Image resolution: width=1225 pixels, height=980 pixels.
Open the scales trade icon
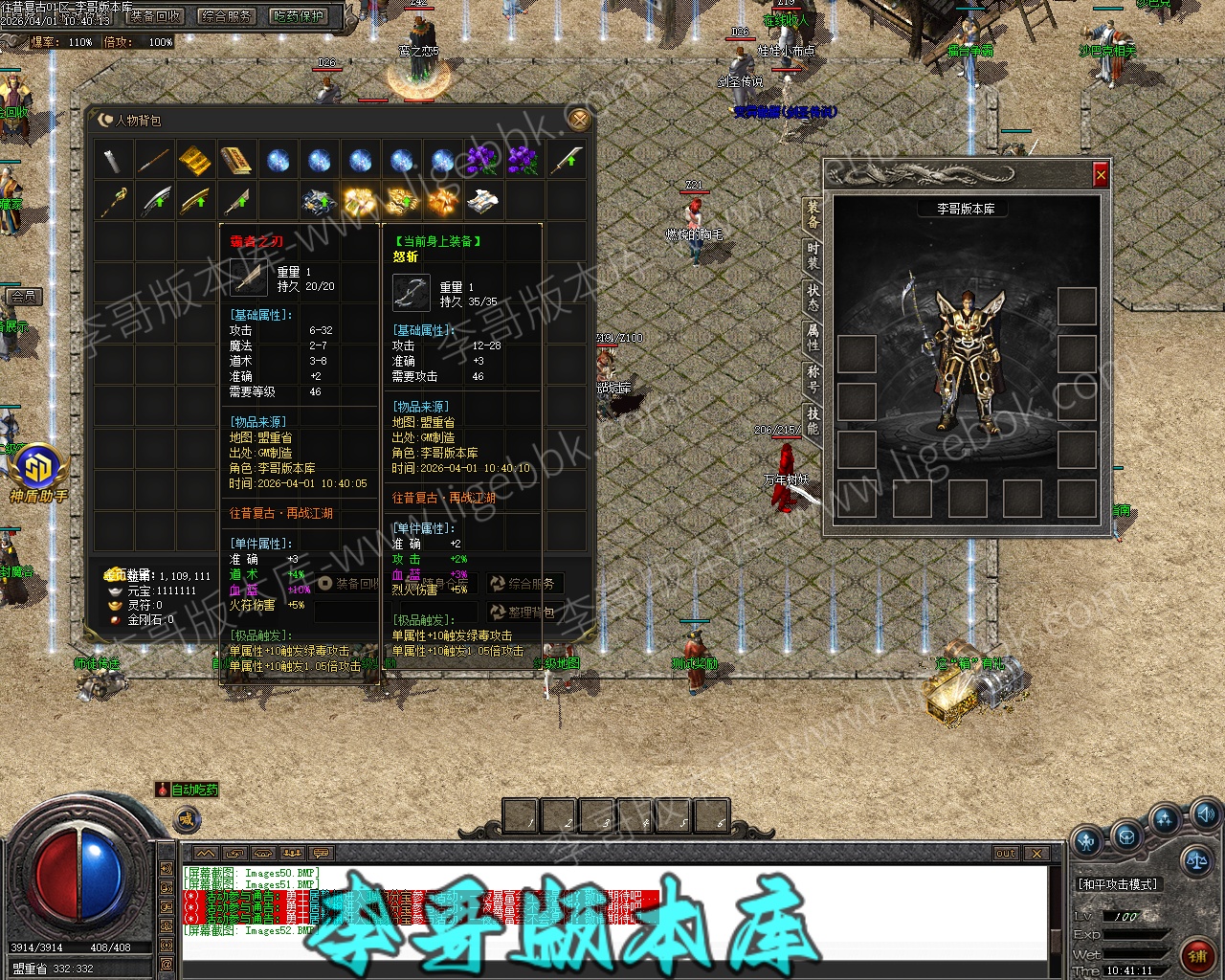point(1196,859)
